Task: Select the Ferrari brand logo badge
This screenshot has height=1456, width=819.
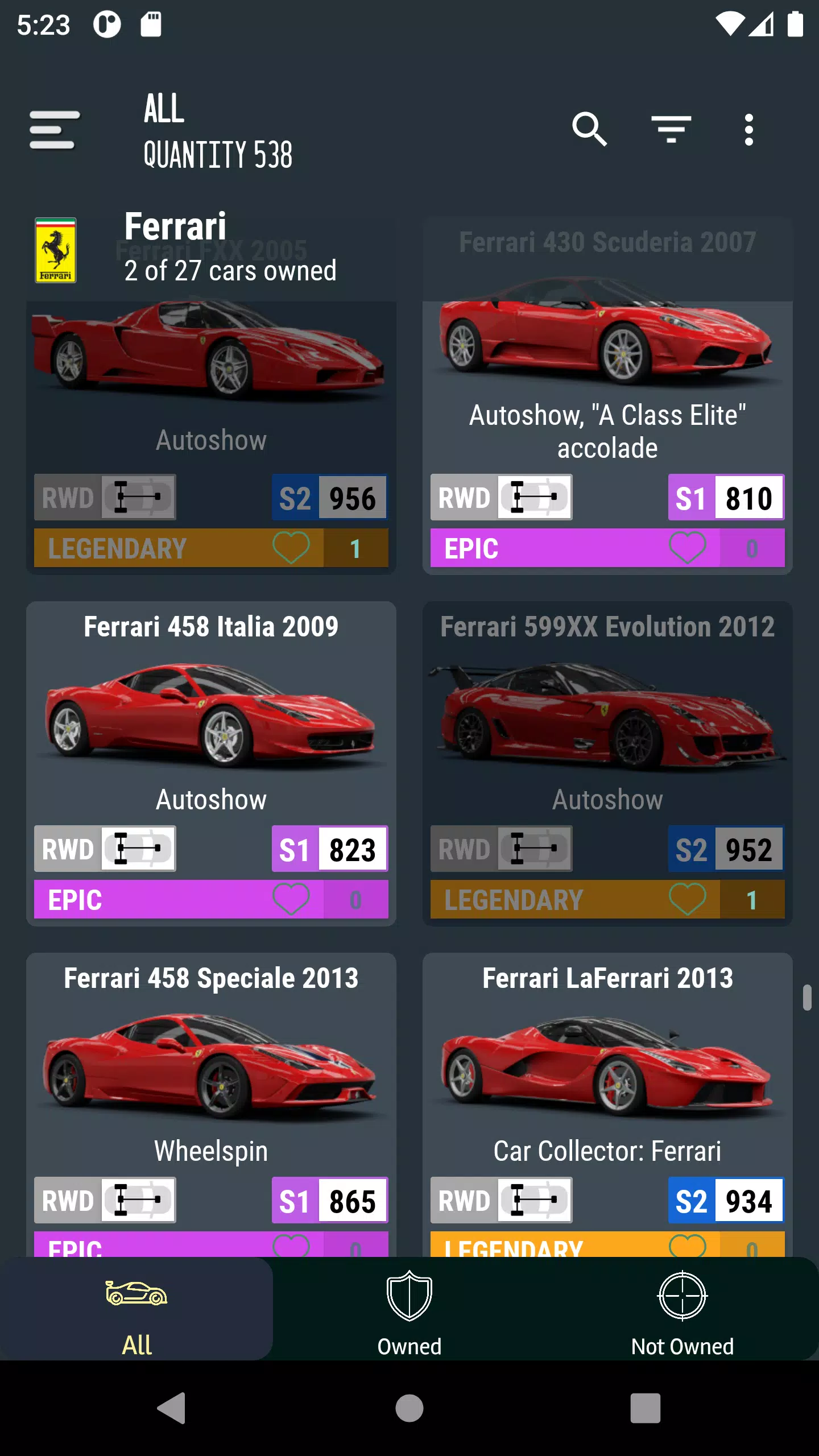Action: (x=56, y=250)
